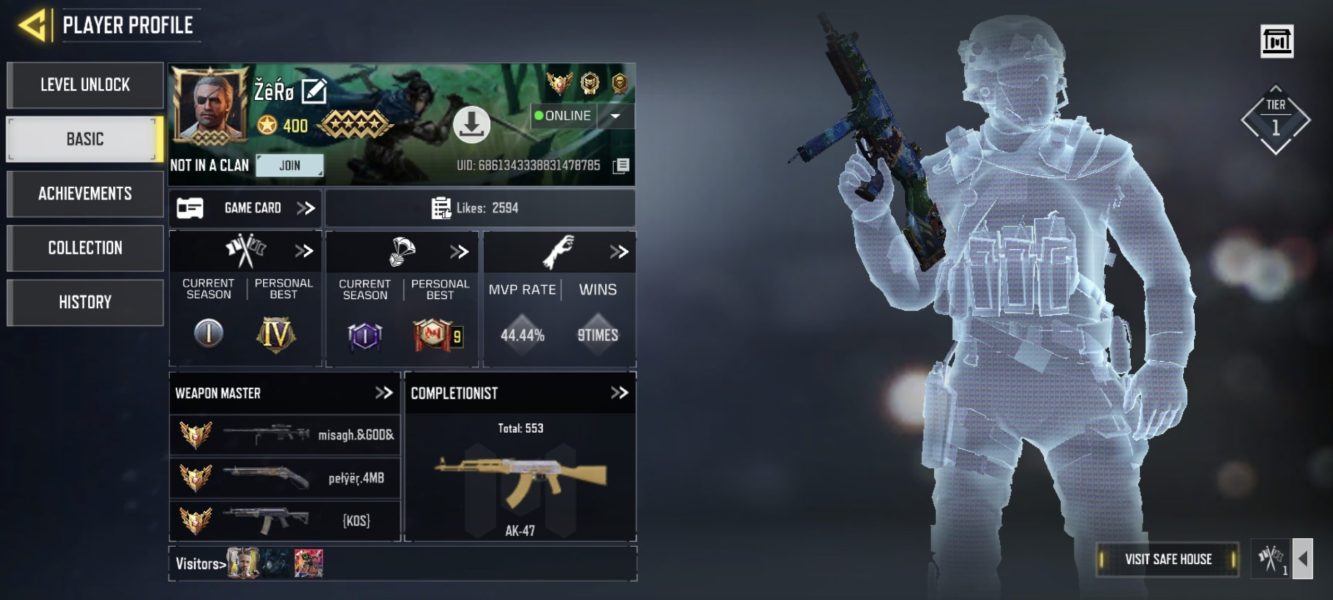The width and height of the screenshot is (1333, 600).
Task: Edit the player name ŽěŘø
Action: click(x=314, y=91)
